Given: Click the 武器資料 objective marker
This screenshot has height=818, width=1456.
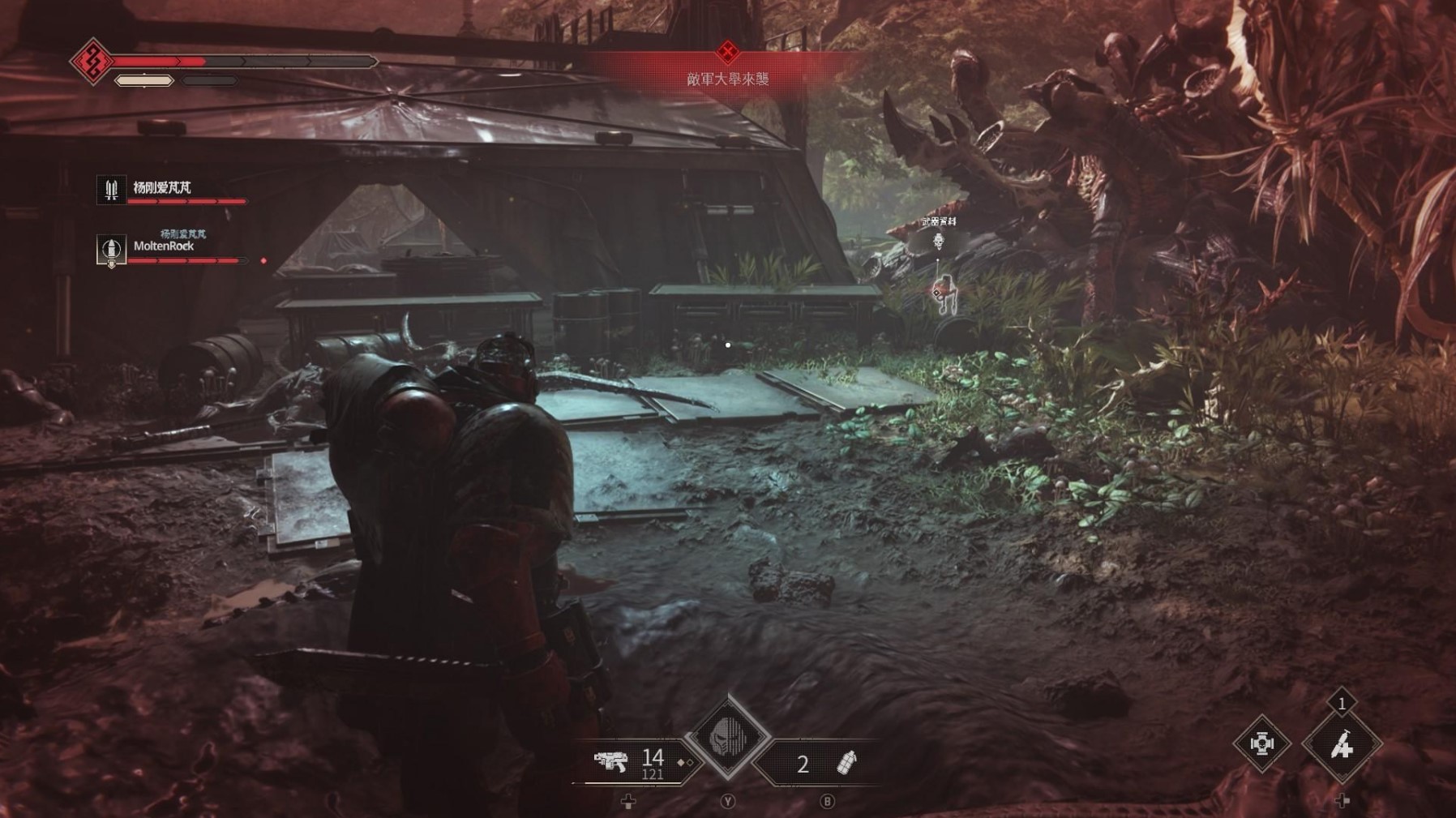Looking at the screenshot, I should (x=939, y=241).
